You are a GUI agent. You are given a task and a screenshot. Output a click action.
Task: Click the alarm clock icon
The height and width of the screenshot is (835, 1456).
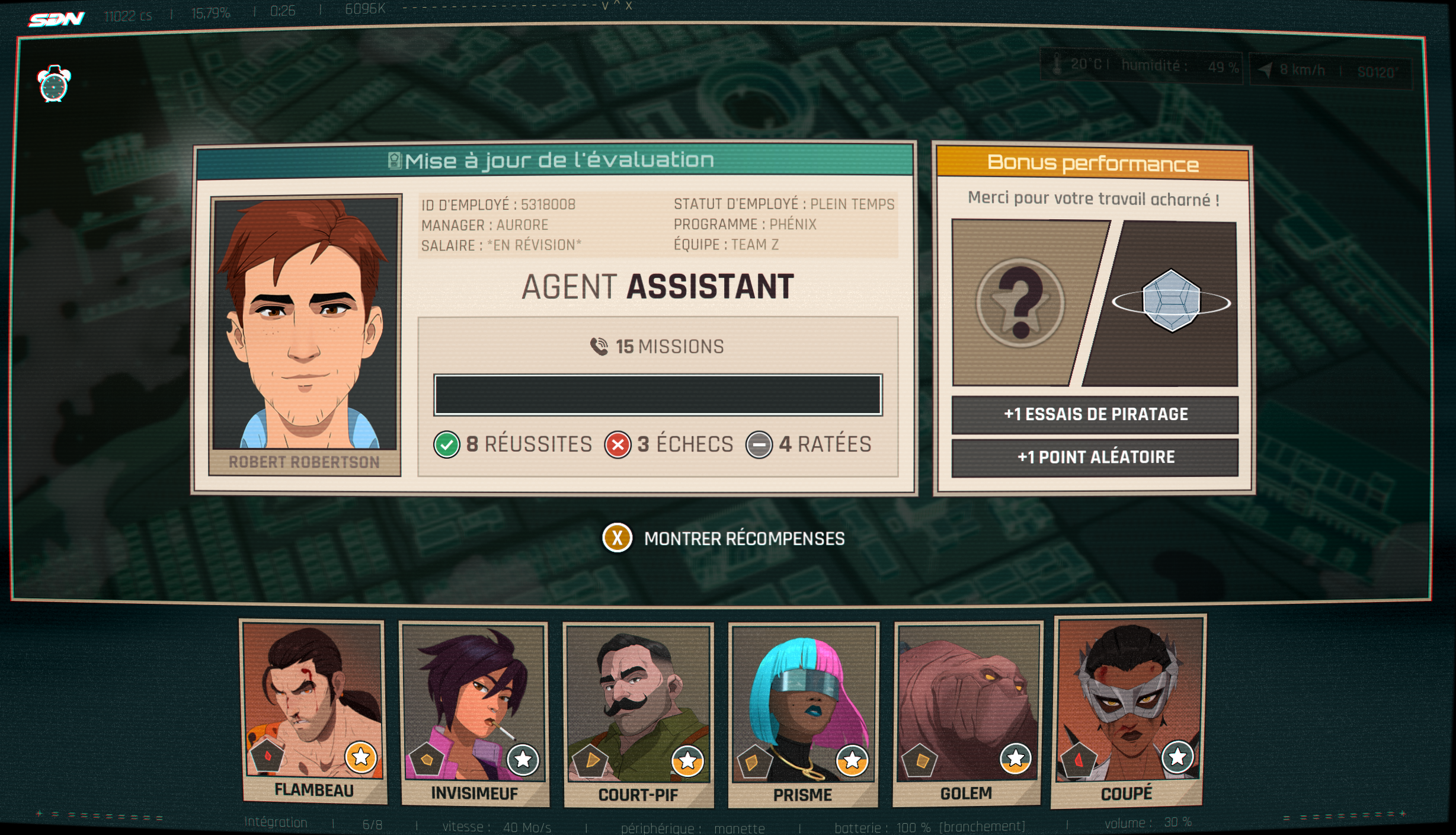[x=54, y=84]
